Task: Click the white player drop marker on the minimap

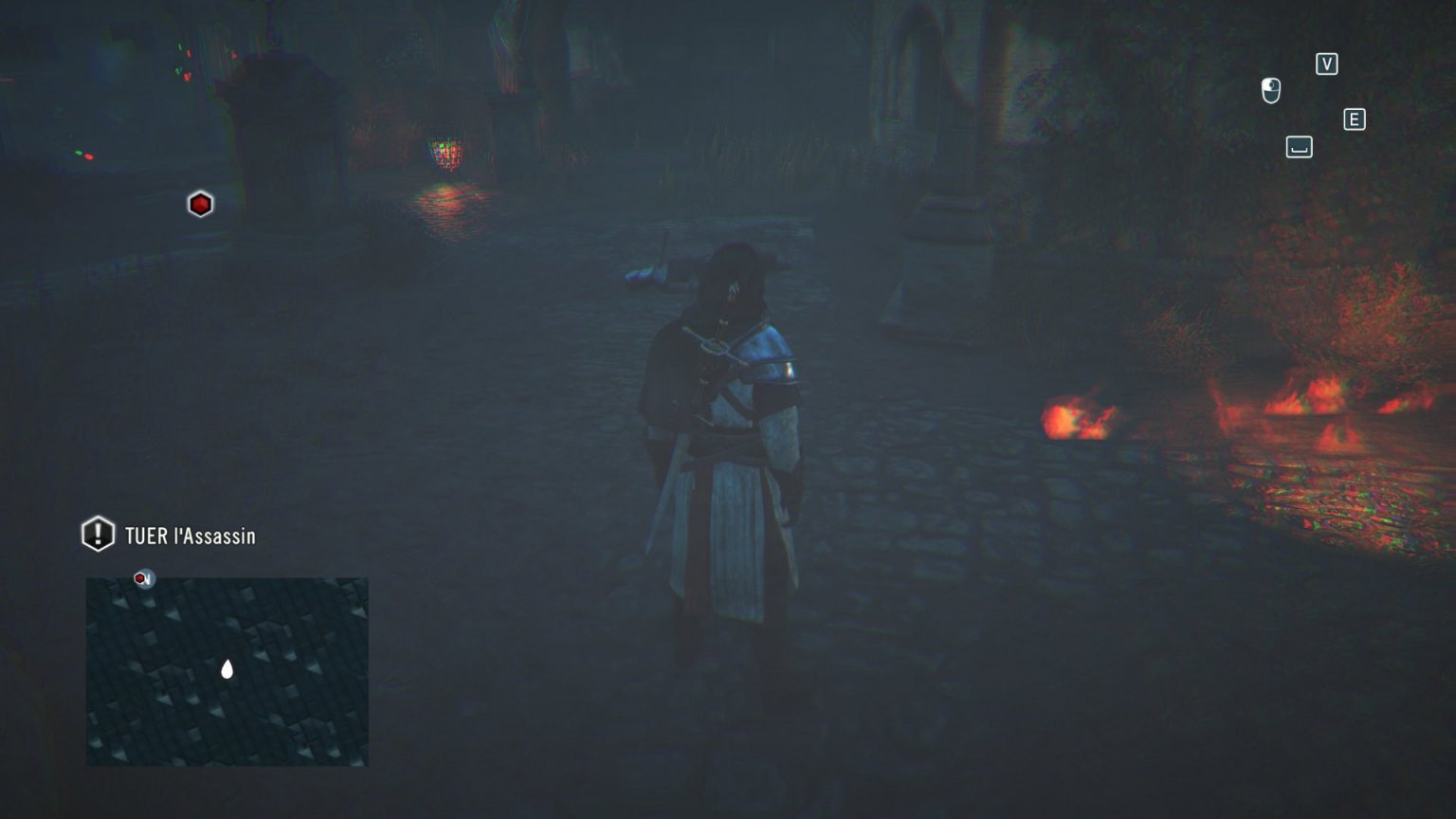Action: pyautogui.click(x=227, y=669)
